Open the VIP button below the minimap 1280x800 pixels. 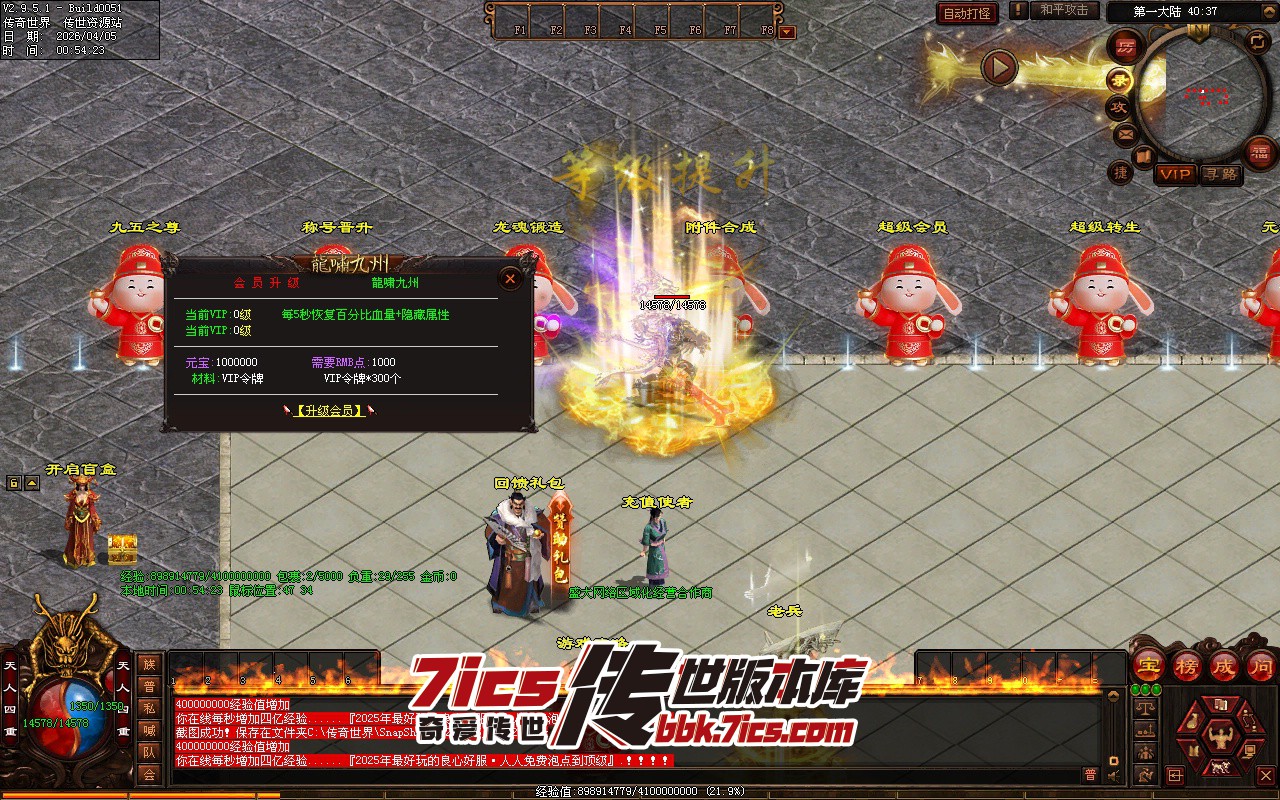[x=1176, y=174]
